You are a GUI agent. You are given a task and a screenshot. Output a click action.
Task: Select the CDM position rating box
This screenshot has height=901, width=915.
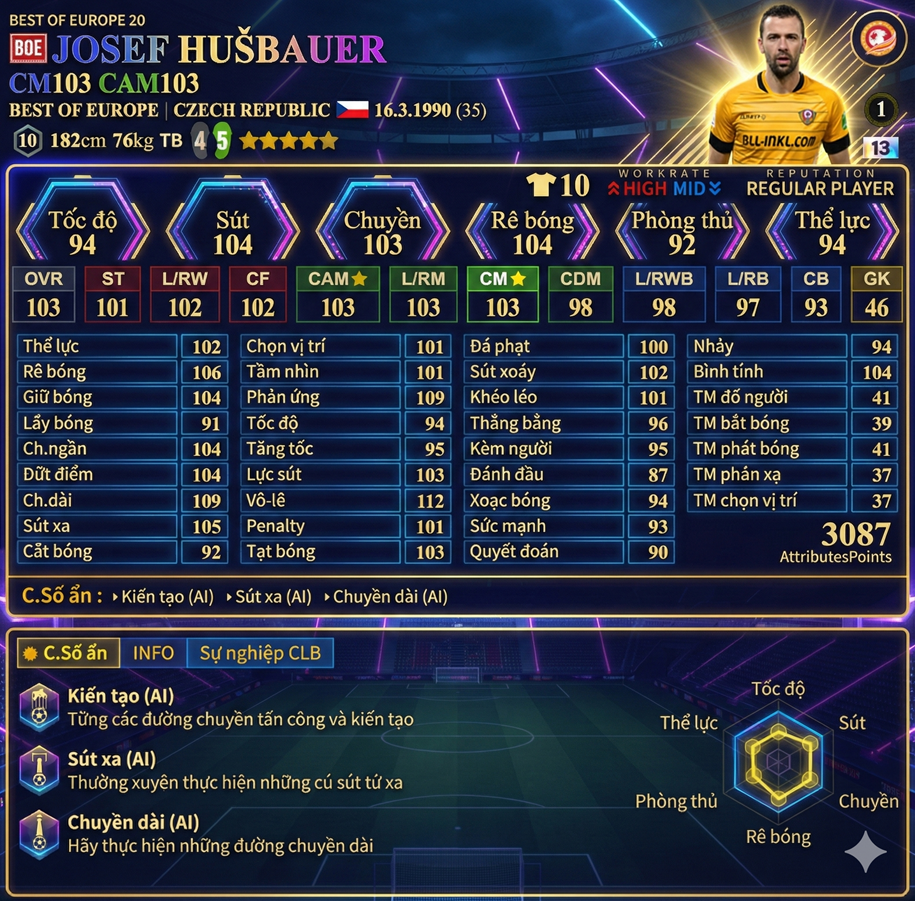pyautogui.click(x=580, y=295)
